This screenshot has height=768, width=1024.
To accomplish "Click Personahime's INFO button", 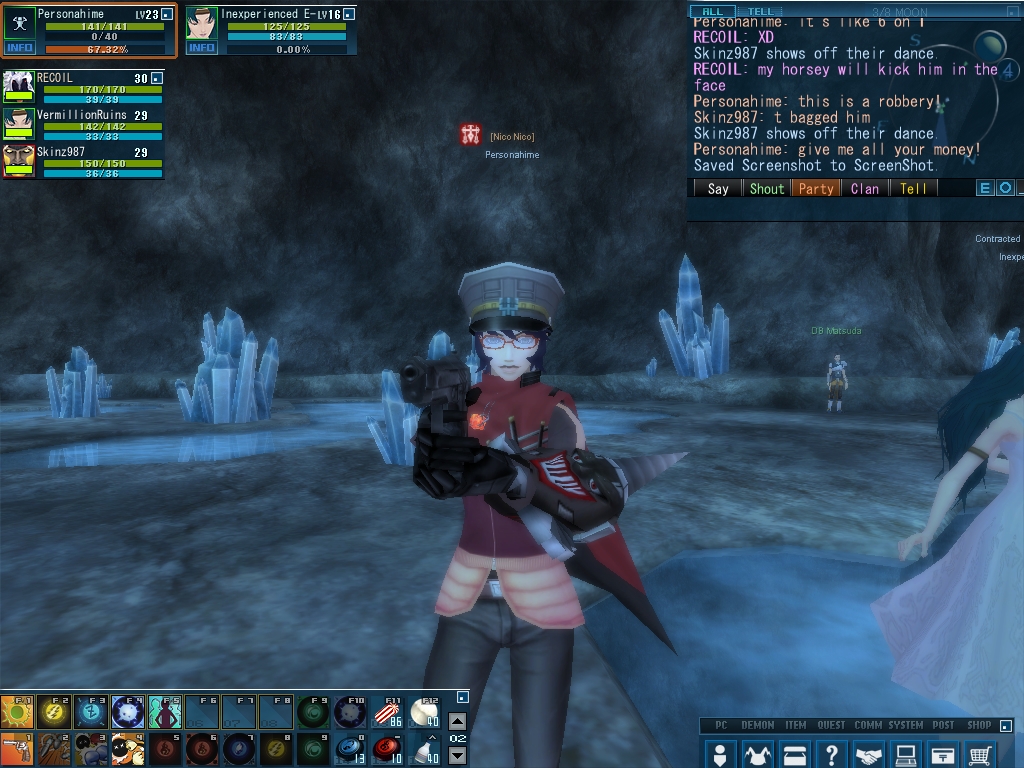I will [19, 47].
